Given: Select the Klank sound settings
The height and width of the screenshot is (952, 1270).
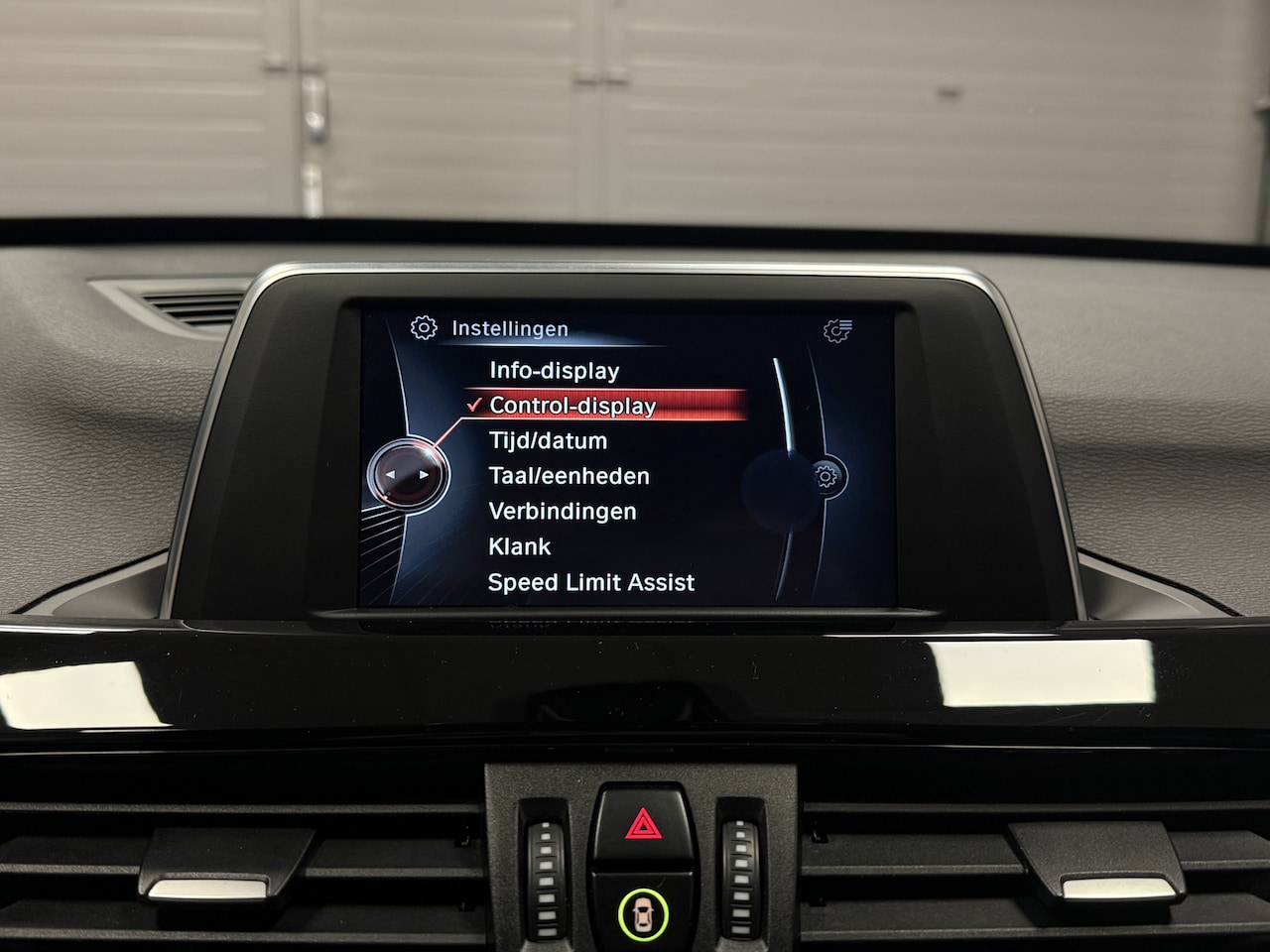Looking at the screenshot, I should (x=520, y=546).
